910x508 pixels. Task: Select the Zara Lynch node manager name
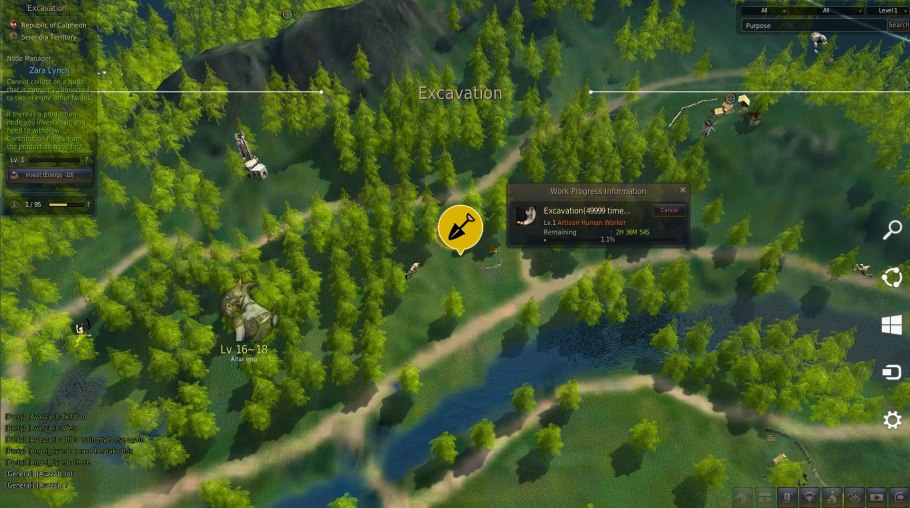click(x=50, y=71)
